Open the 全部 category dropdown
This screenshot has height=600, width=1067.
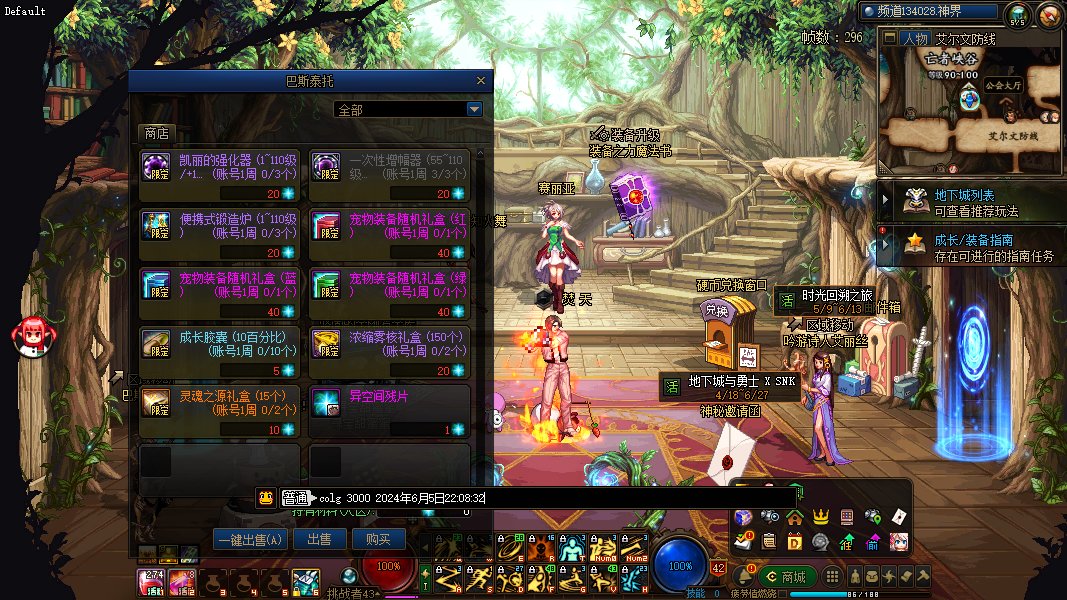click(474, 109)
